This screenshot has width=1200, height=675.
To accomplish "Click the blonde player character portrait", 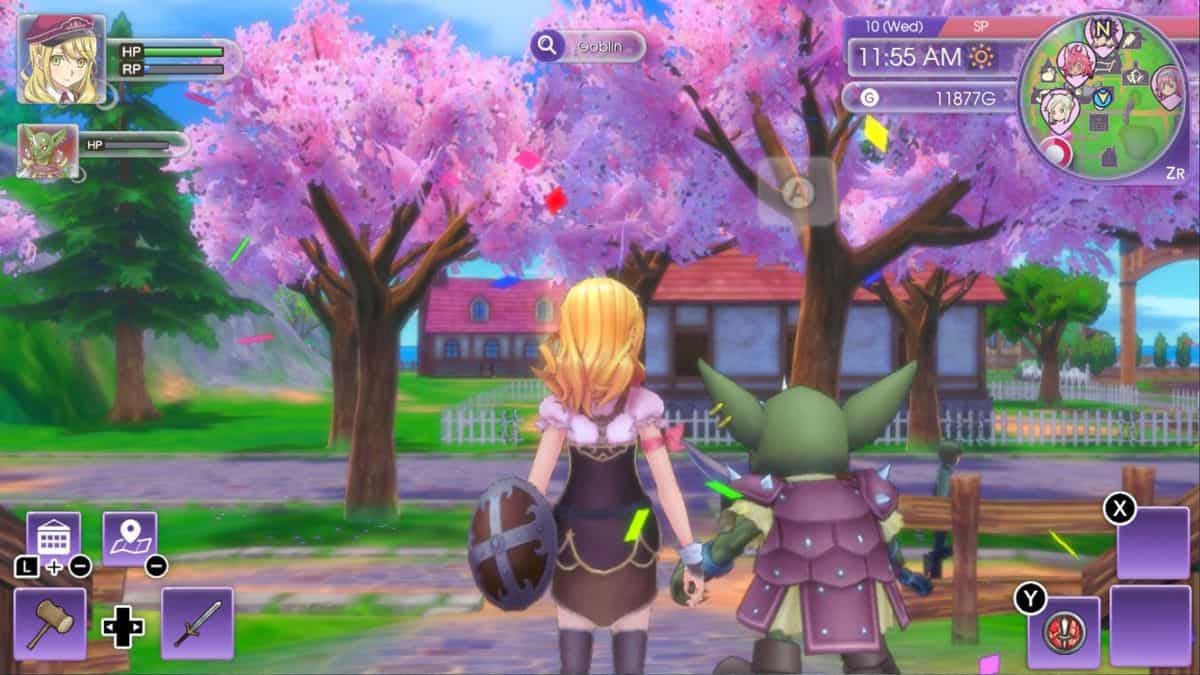I will pos(61,59).
